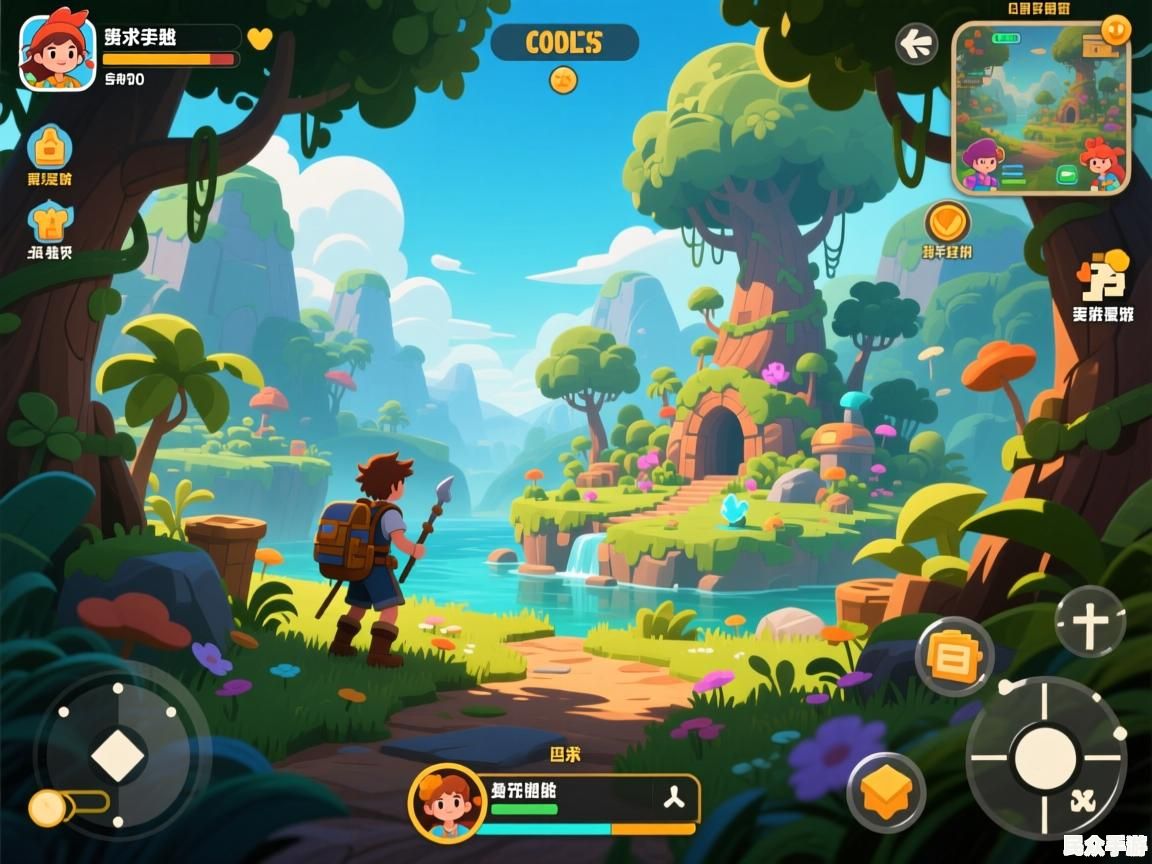Tap the smiley coin under the CODLS banner
Screen dimensions: 1152x864
pos(563,80)
